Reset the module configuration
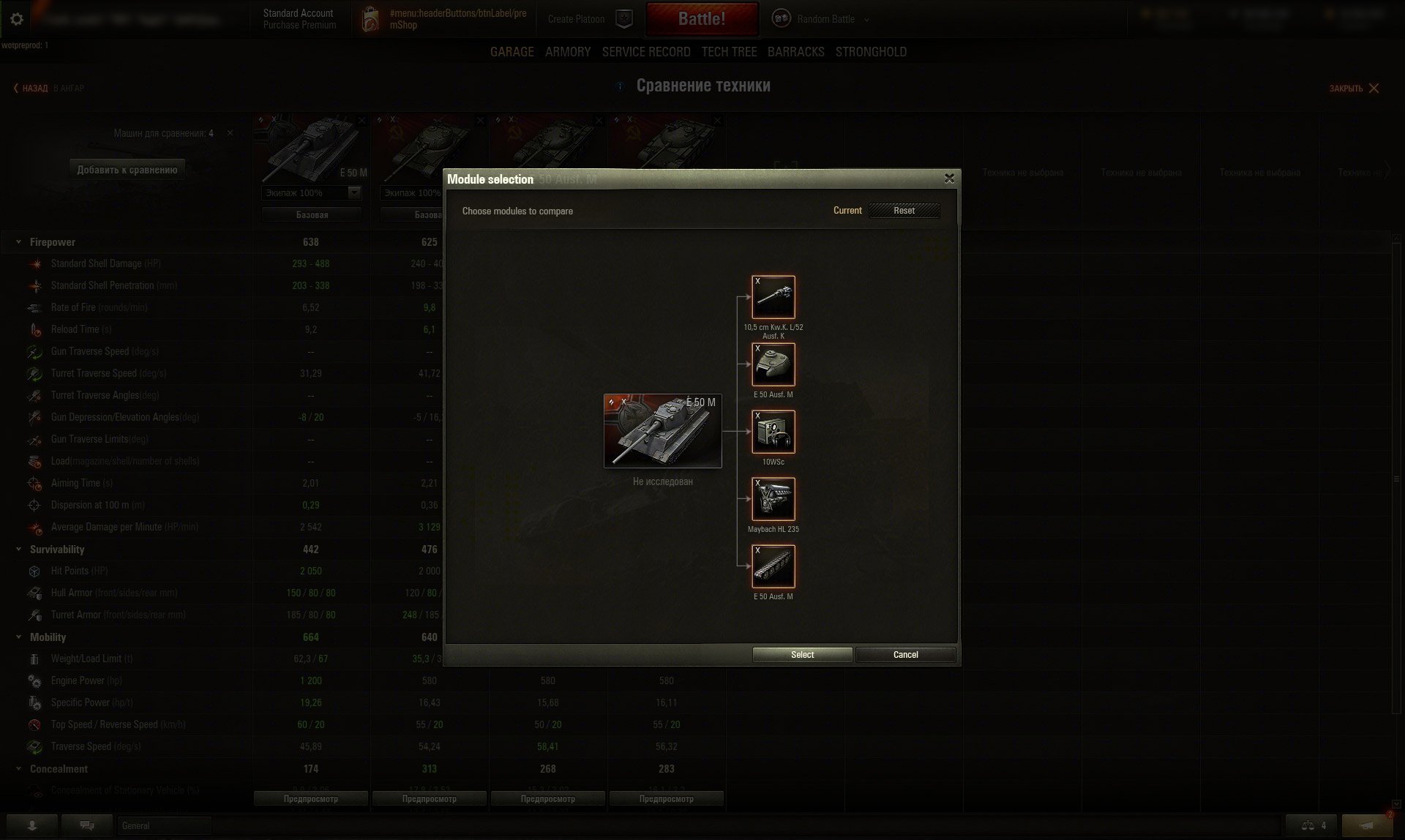This screenshot has height=840, width=1405. point(904,211)
